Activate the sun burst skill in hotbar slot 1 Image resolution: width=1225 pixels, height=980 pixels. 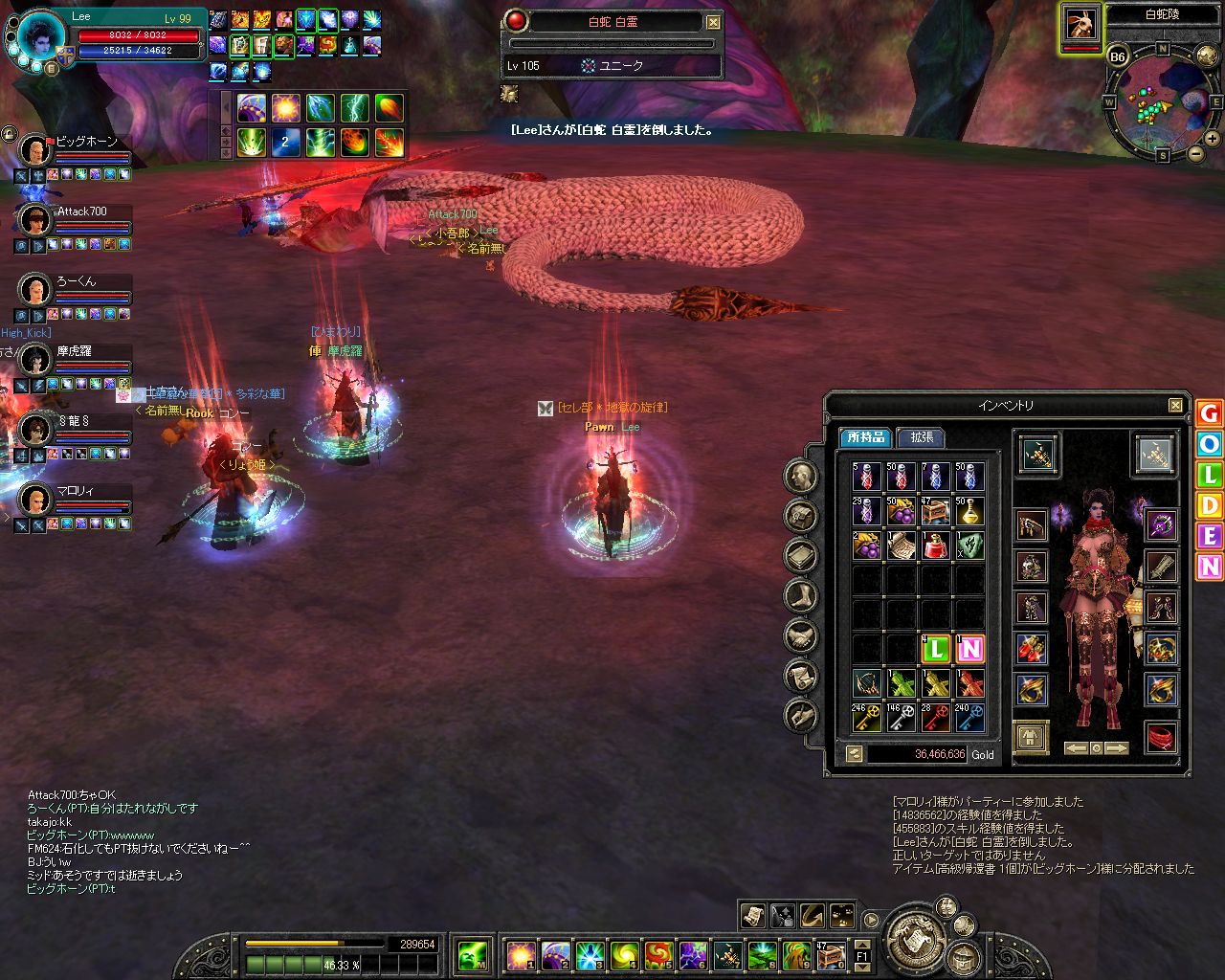click(x=521, y=954)
